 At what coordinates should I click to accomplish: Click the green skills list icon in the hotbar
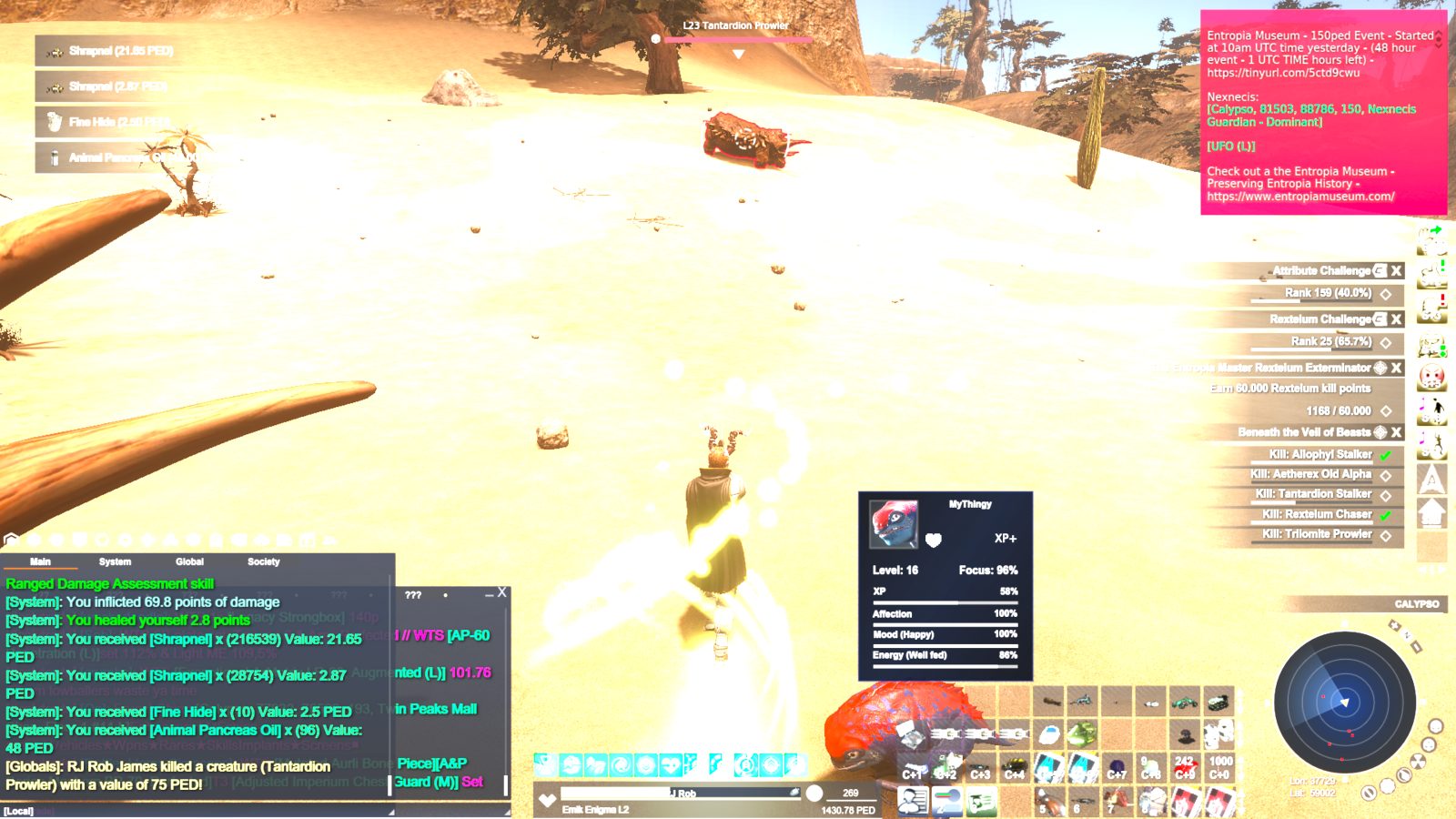click(x=981, y=801)
